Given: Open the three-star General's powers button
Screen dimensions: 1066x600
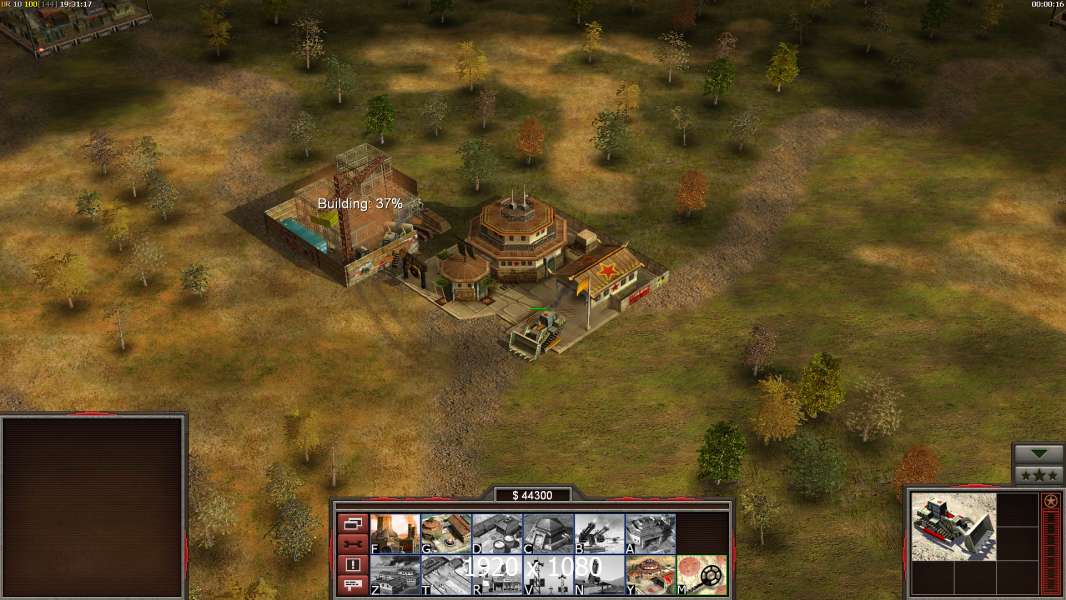Looking at the screenshot, I should click(1039, 475).
